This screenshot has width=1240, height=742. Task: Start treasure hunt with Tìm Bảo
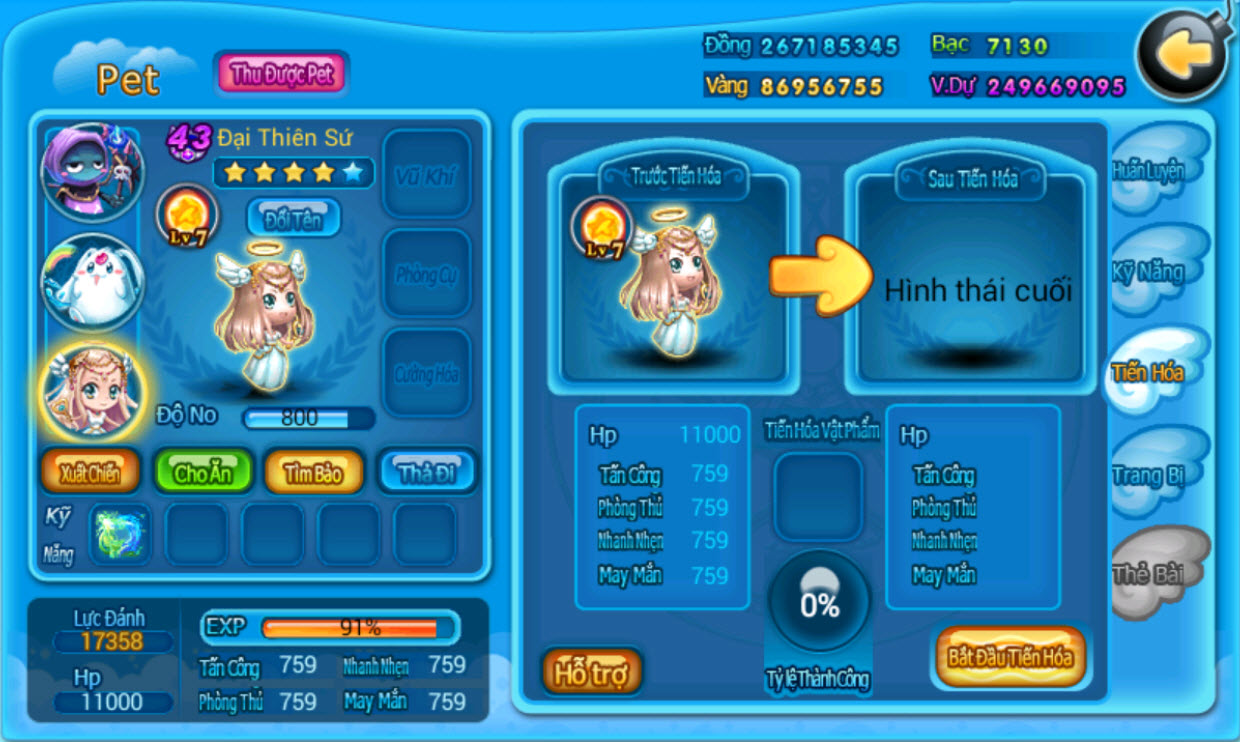pyautogui.click(x=313, y=473)
